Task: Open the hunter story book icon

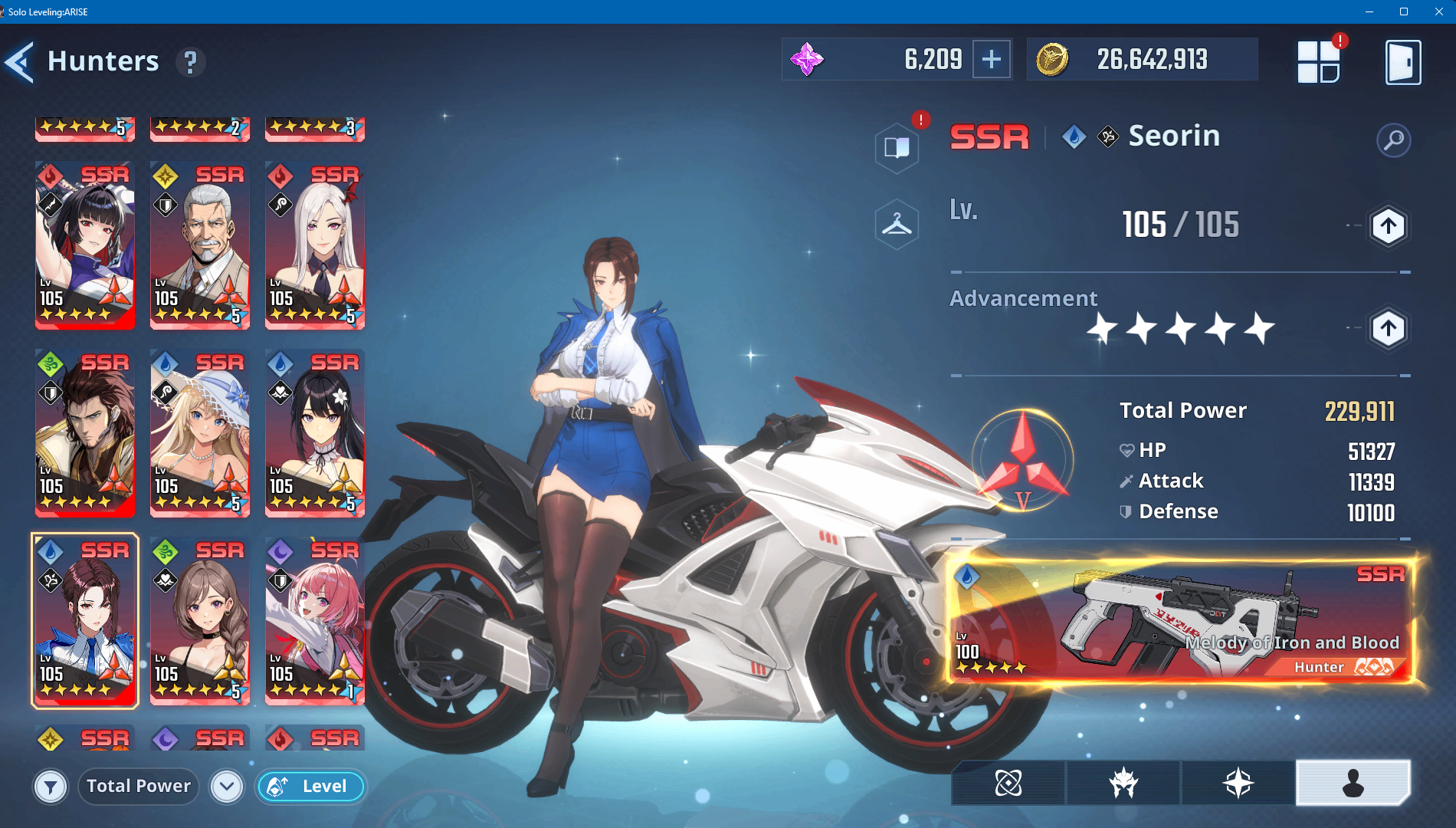Action: click(x=897, y=146)
